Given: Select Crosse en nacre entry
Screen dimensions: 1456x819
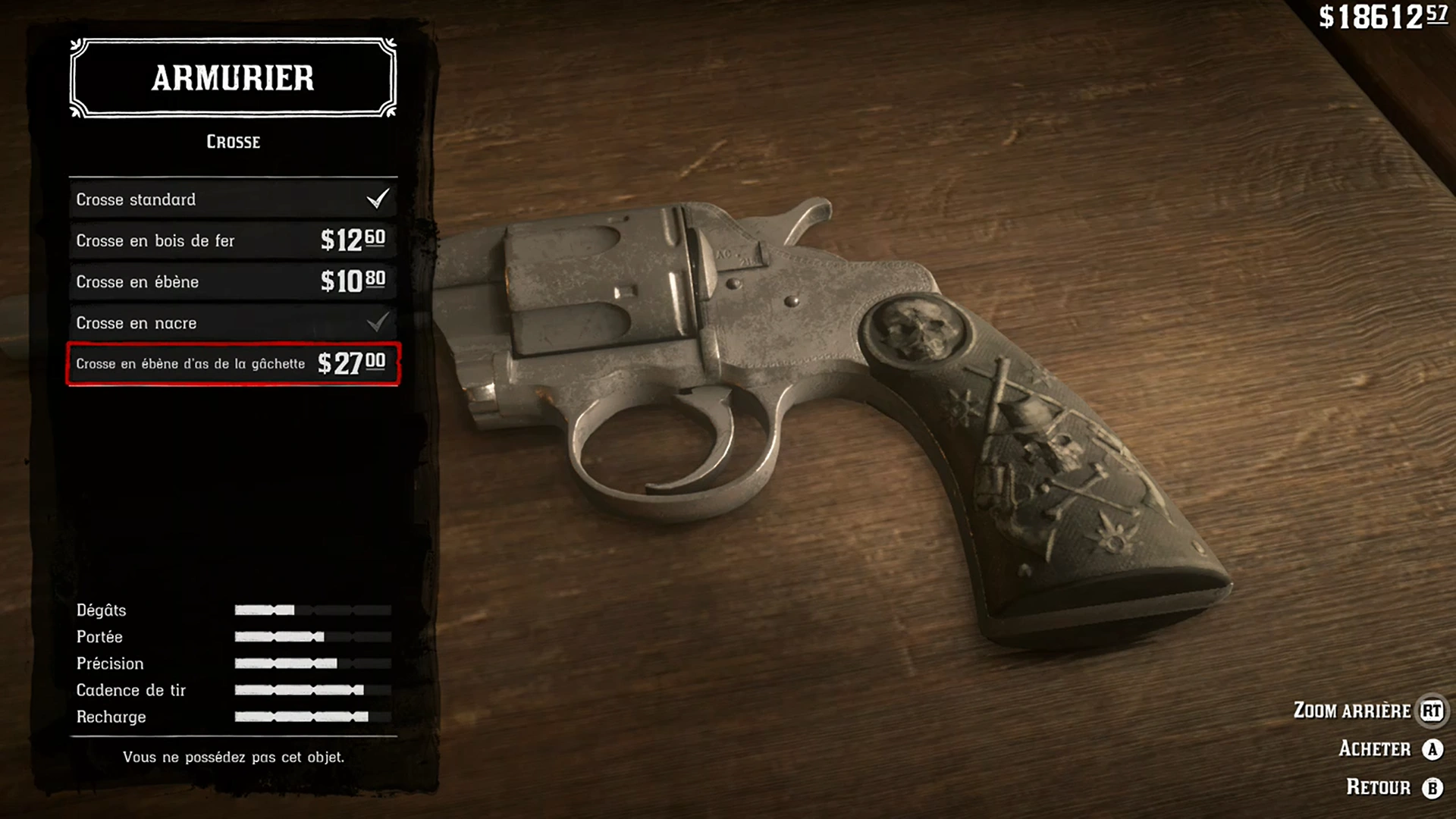Looking at the screenshot, I should point(233,323).
